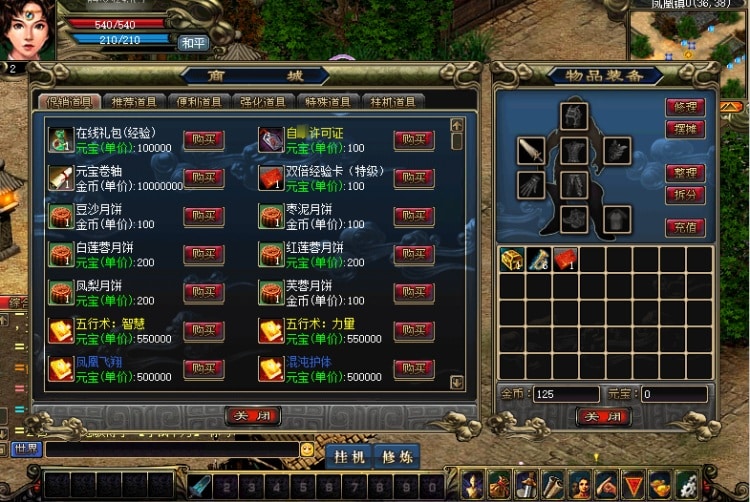Click the 充值 recharge button

[685, 227]
